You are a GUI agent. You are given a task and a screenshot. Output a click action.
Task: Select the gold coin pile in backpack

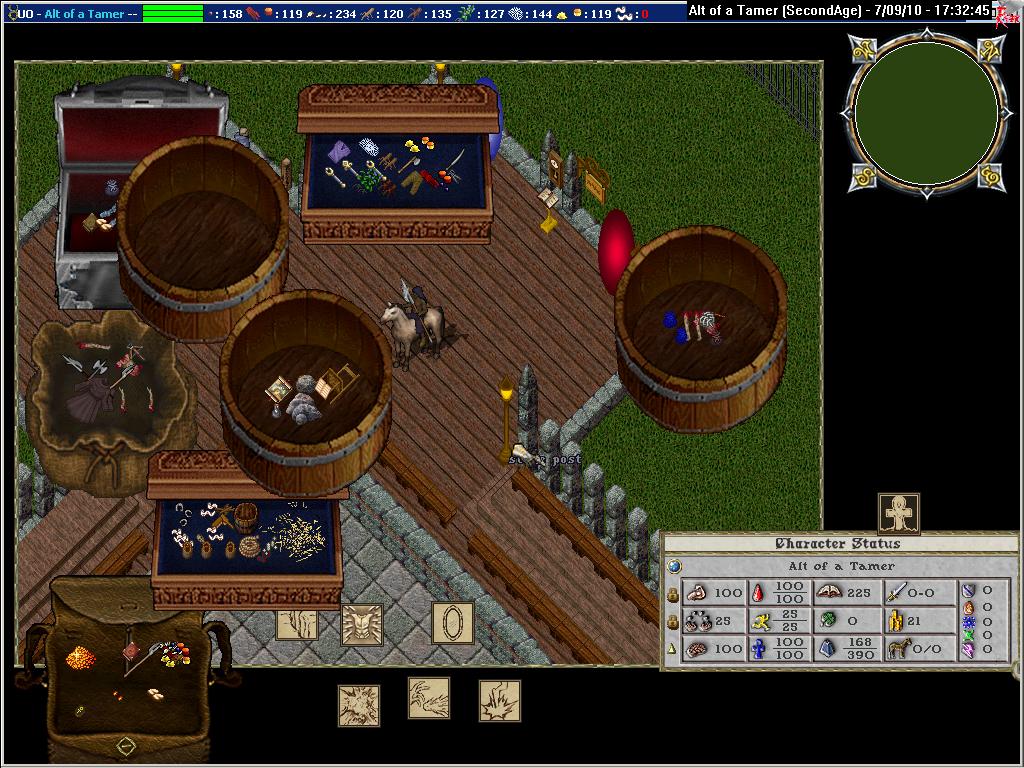point(79,657)
